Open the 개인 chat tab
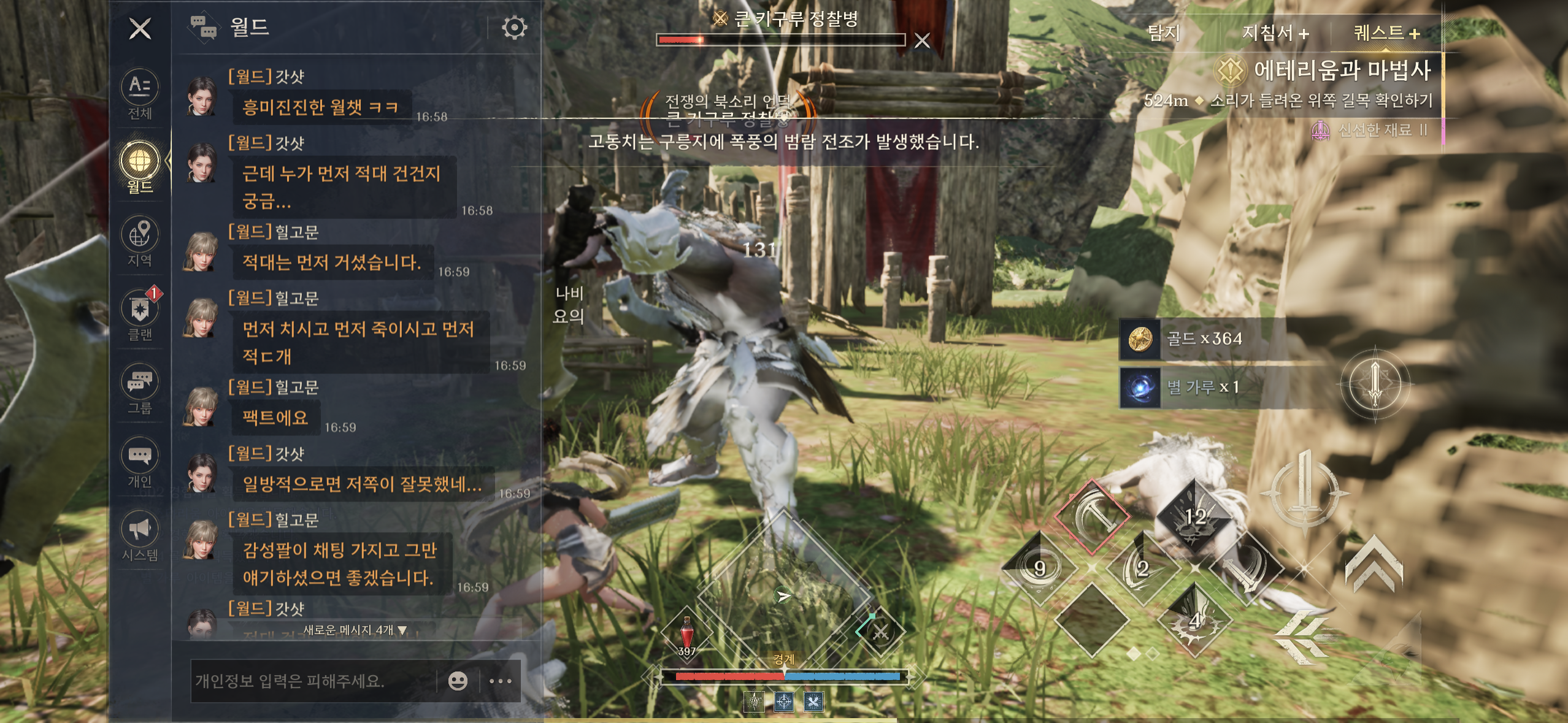1568x723 pixels. point(140,462)
